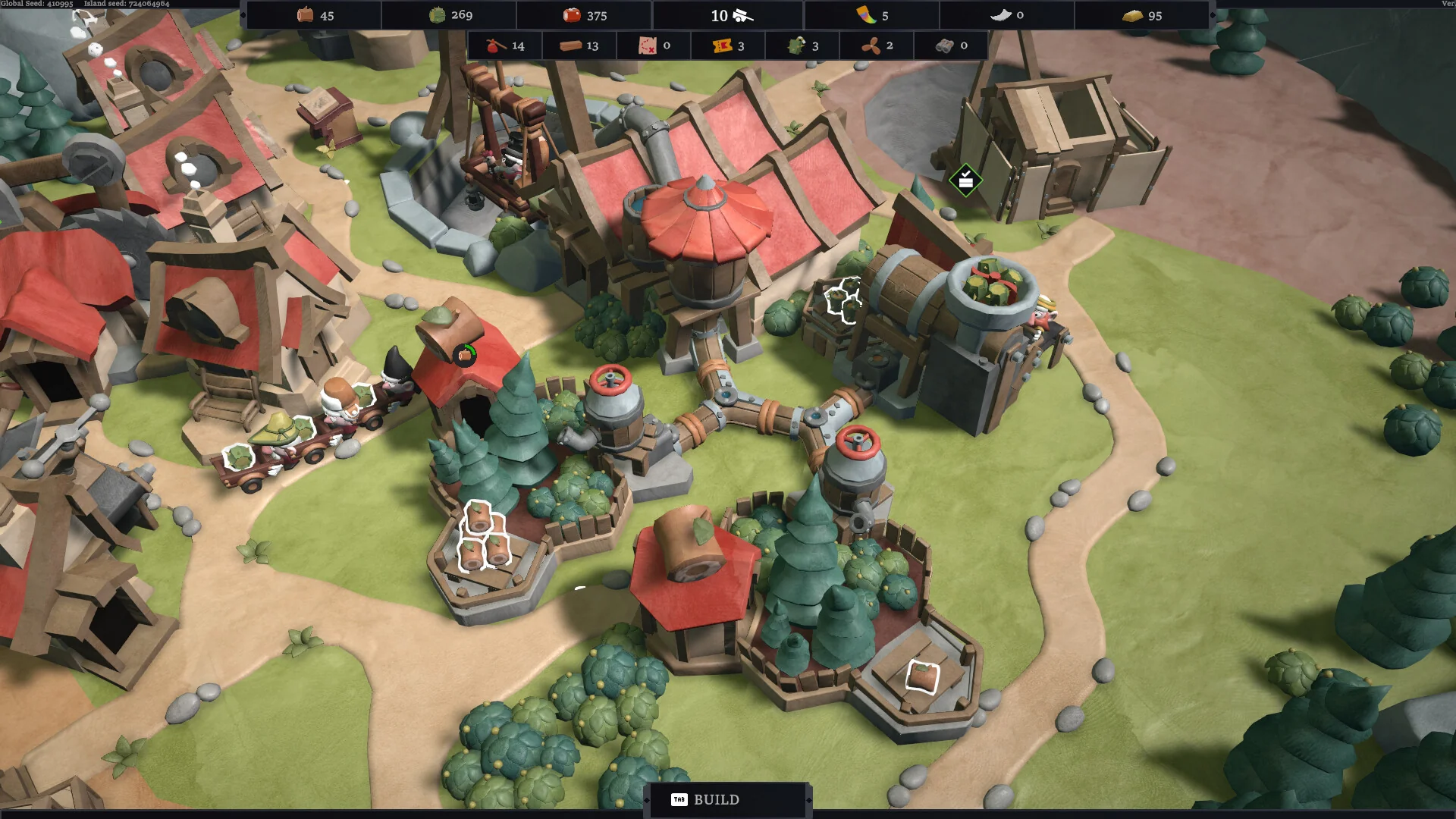Click the hatchet tool icon showing 14

pos(494,45)
